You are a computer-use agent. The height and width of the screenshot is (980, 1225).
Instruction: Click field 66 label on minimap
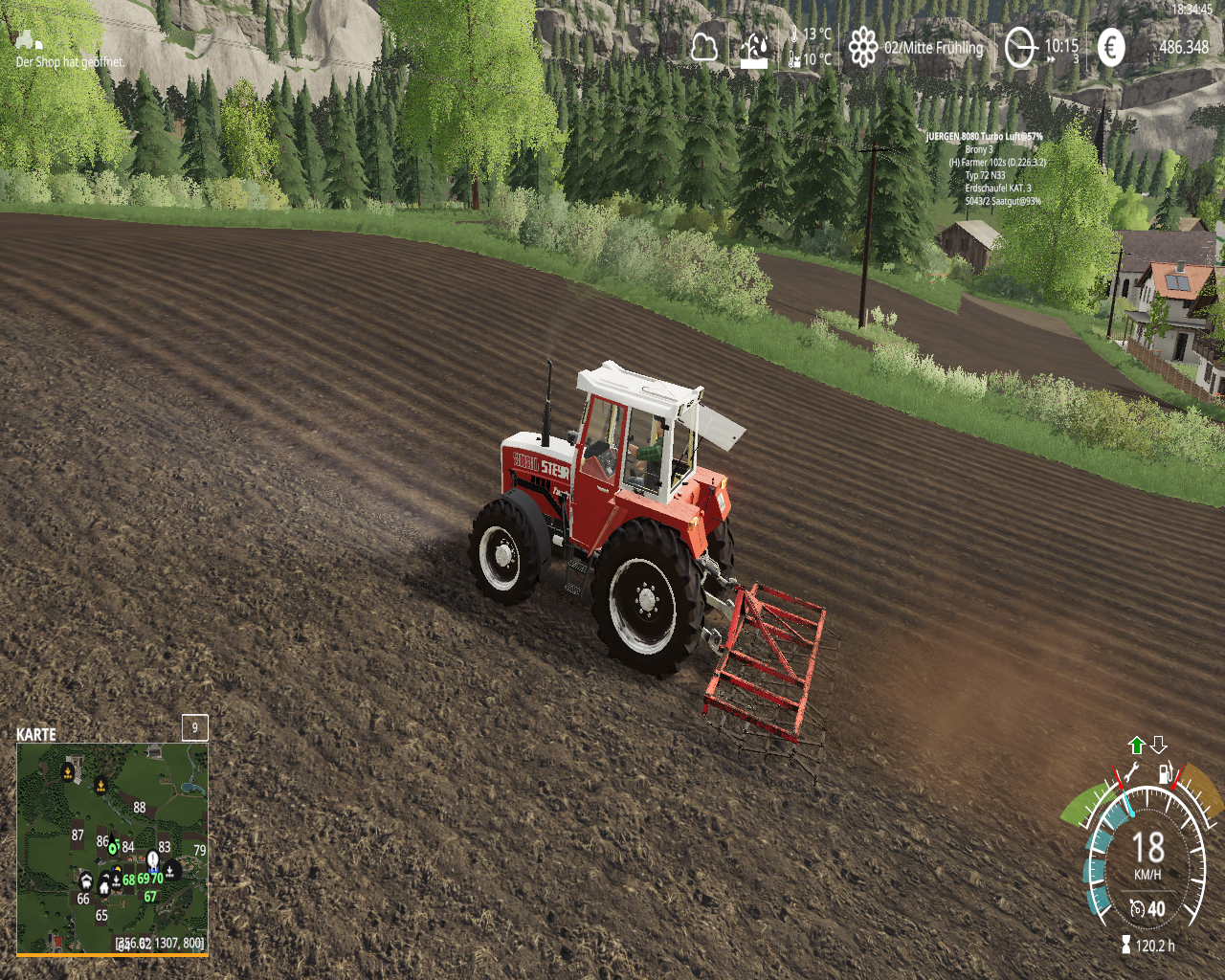83,899
